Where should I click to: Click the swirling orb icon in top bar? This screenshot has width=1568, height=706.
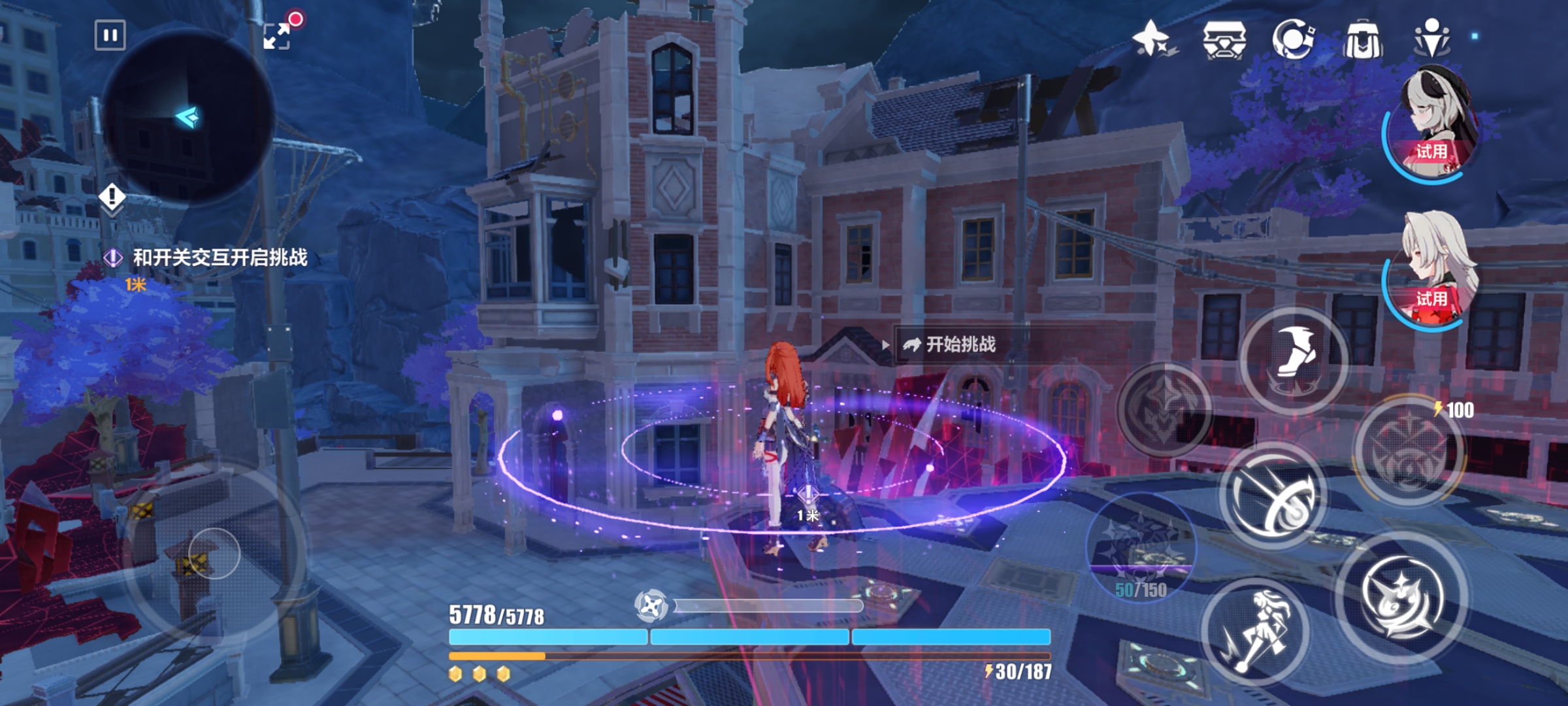pyautogui.click(x=1292, y=39)
